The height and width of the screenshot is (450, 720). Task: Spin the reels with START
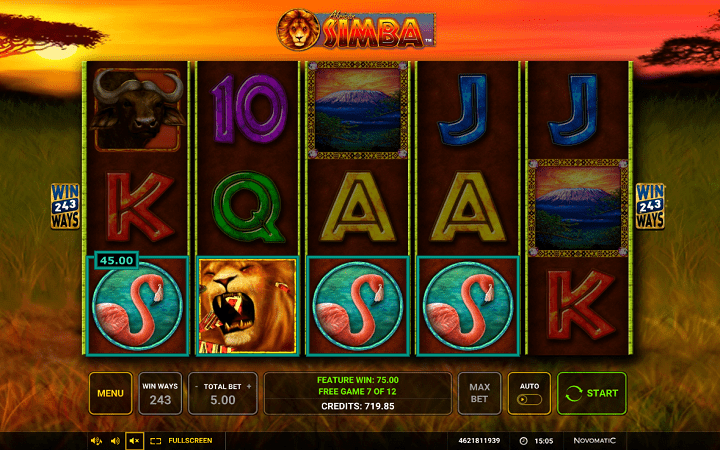coord(591,393)
